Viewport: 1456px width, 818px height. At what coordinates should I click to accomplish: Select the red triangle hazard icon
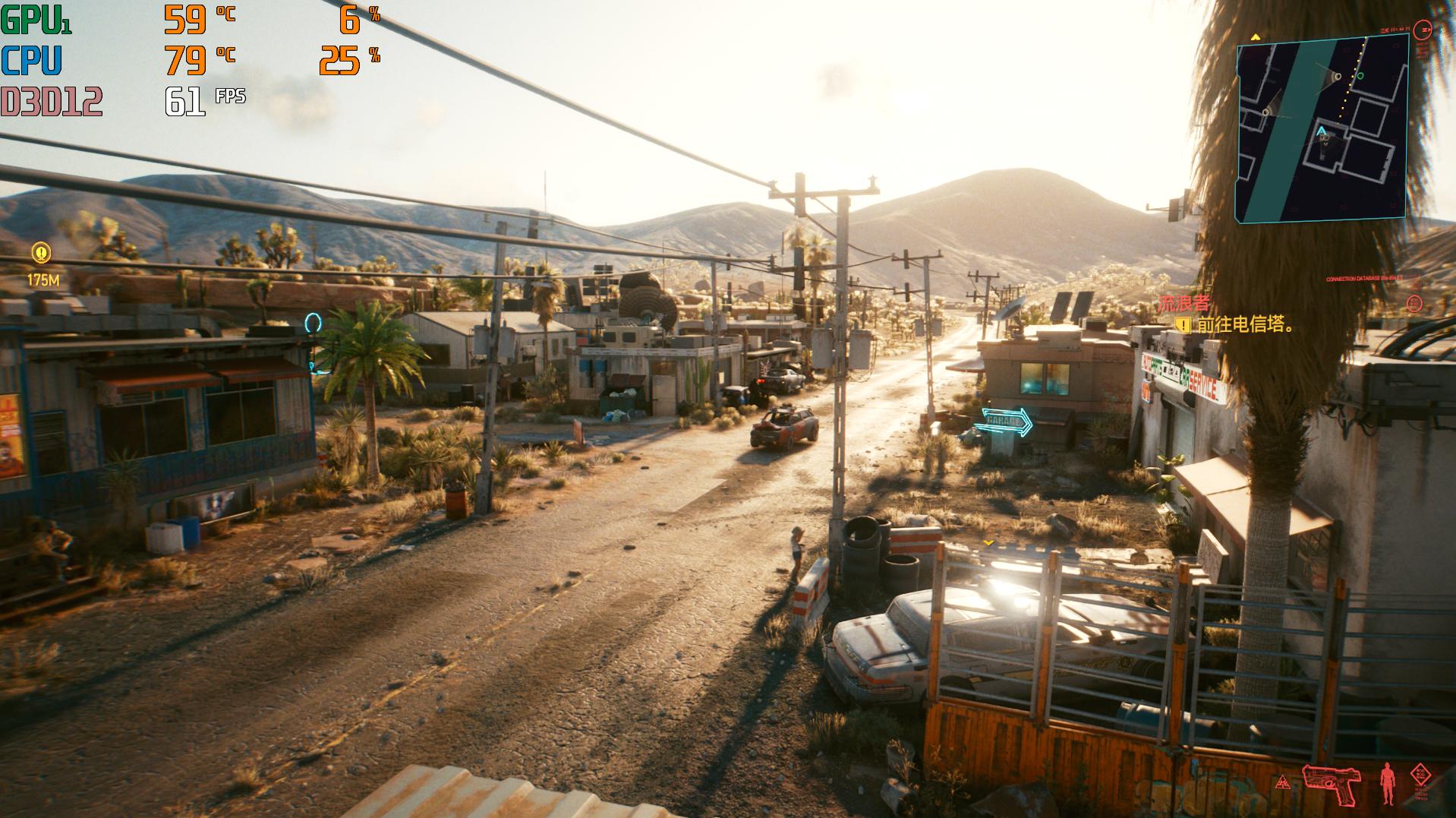[x=1282, y=782]
